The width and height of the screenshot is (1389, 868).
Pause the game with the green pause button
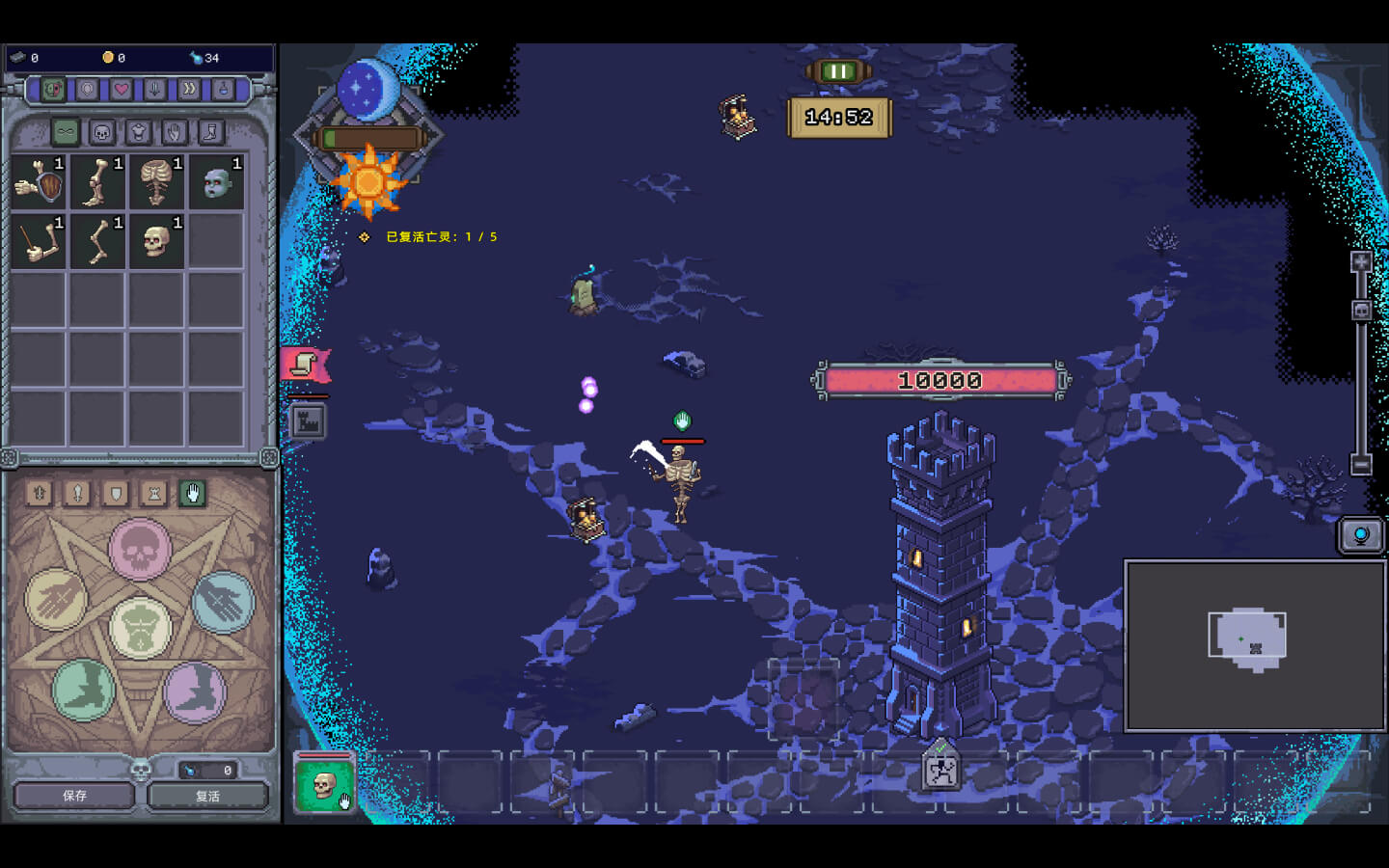click(x=838, y=71)
